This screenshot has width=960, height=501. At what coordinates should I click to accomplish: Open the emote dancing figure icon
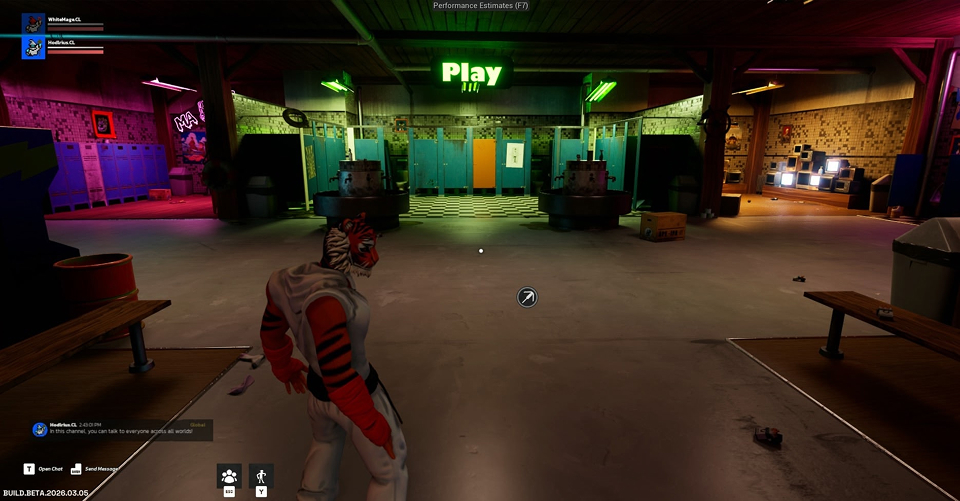(261, 476)
